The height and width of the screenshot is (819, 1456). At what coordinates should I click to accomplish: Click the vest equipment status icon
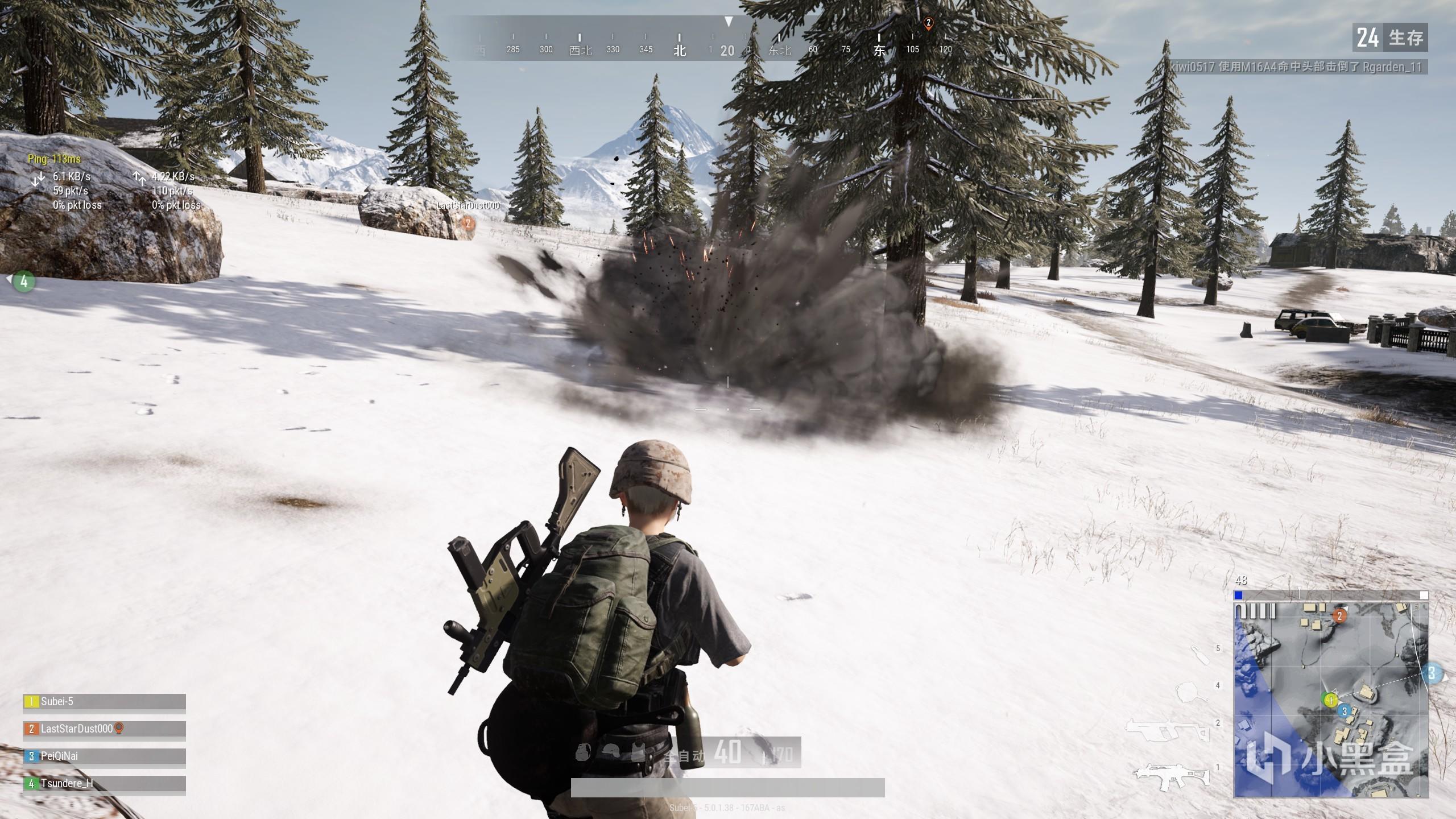(639, 752)
